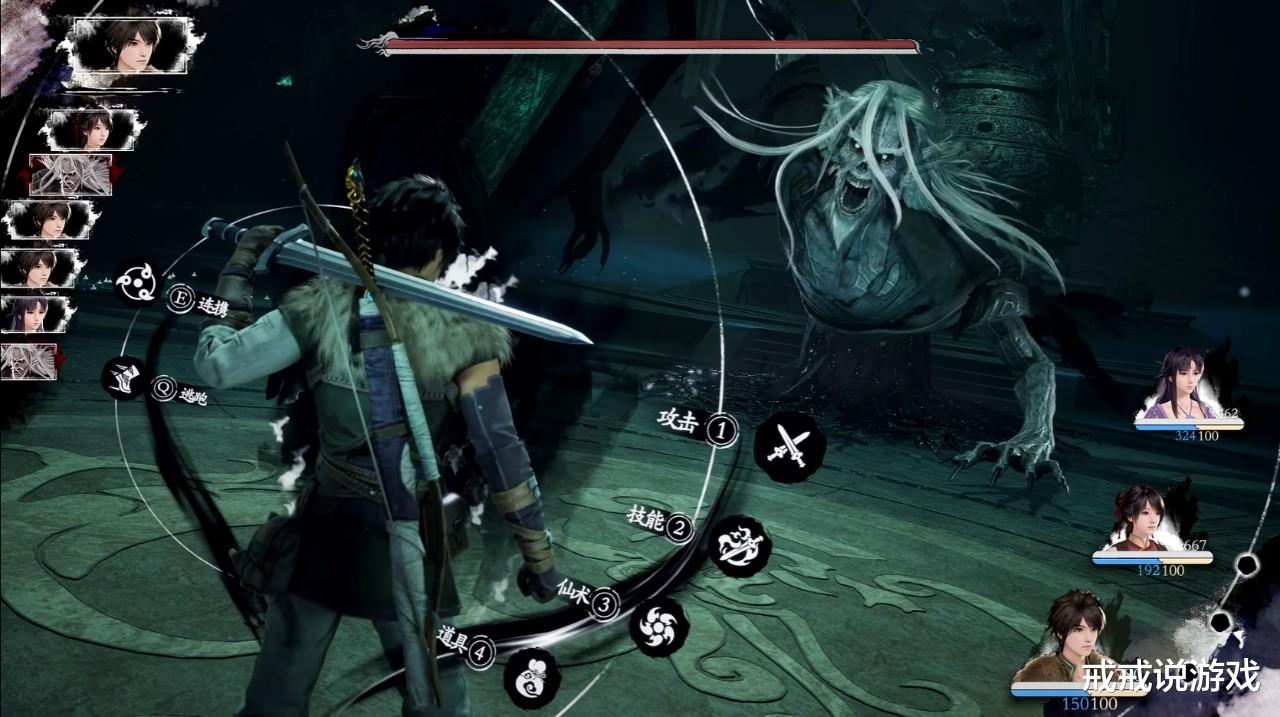1280x717 pixels.
Task: Choose the Attack (攻击) crossed swords command
Action: point(789,447)
